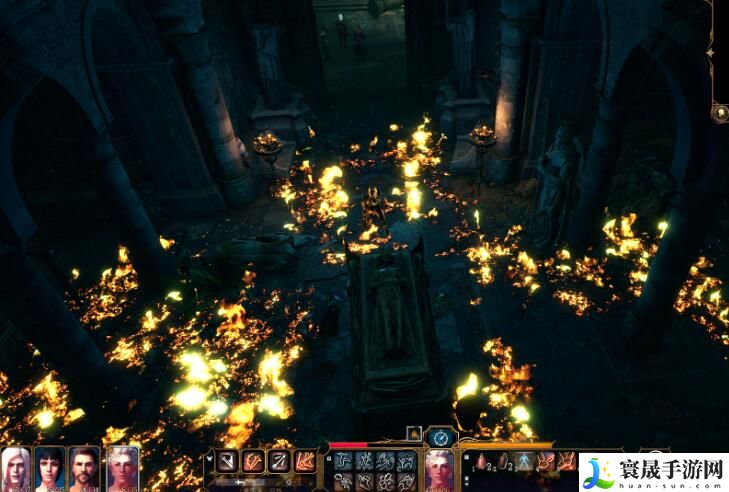Select the black-haired party member portrait

50,468
